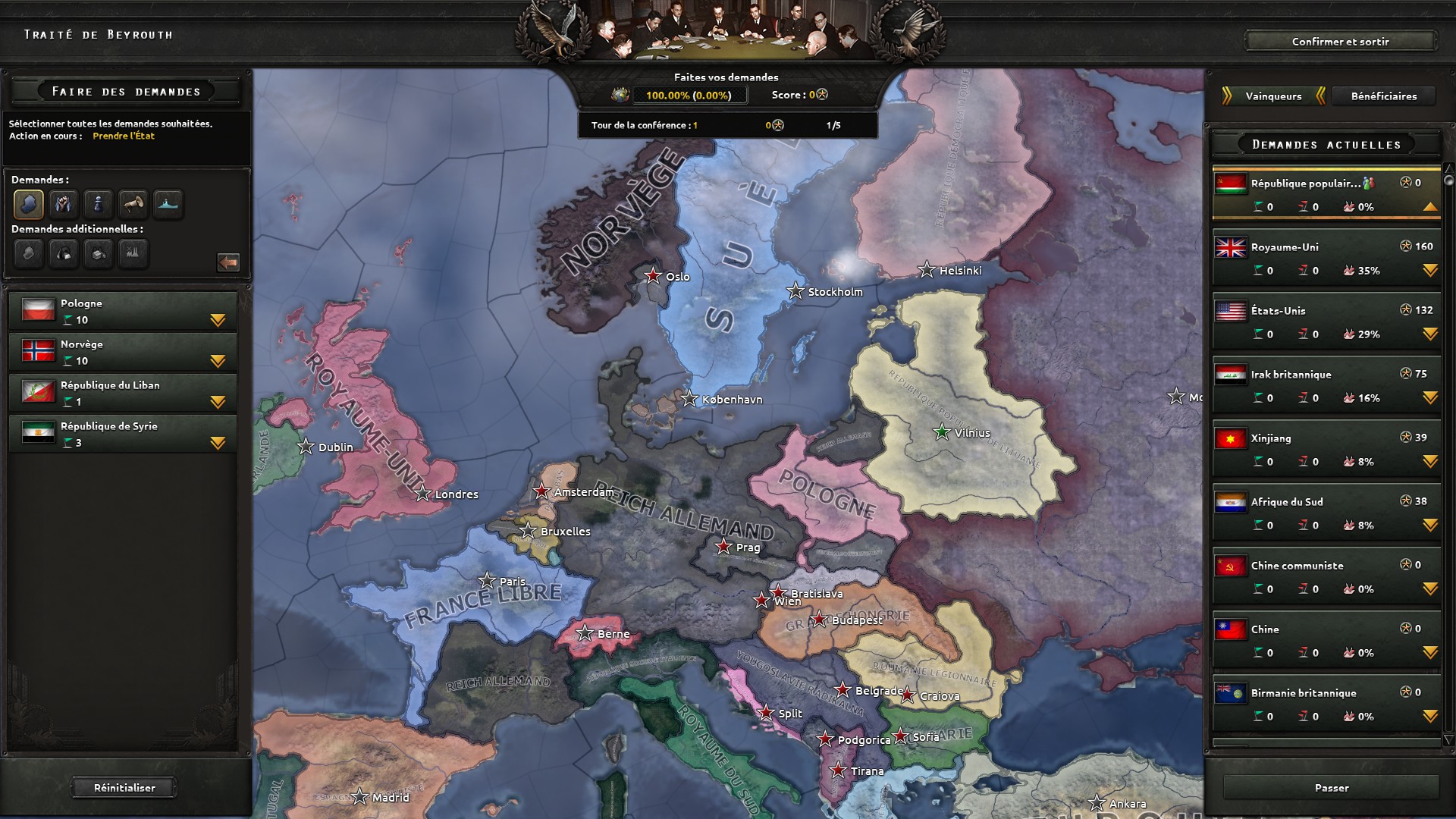Select the liberation demand fist icon
The image size is (1456, 819).
click(63, 204)
